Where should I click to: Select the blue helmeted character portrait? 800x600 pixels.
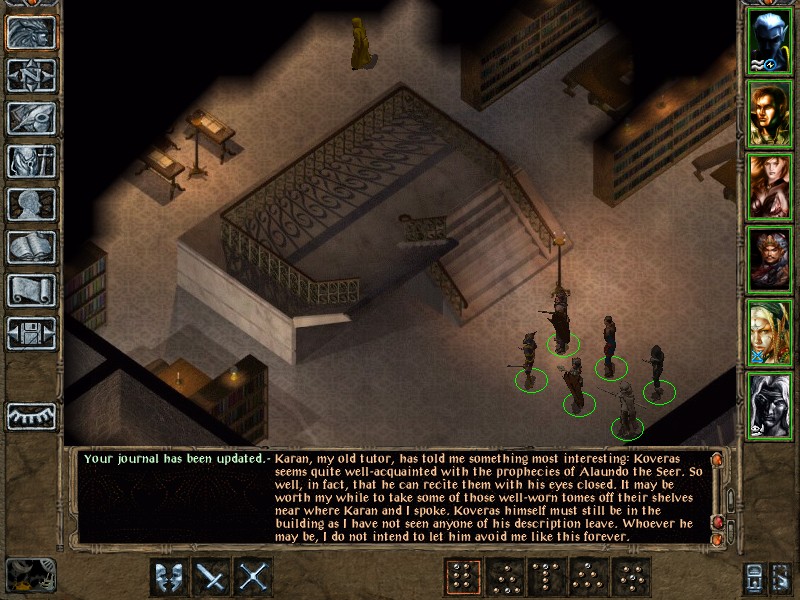click(768, 43)
